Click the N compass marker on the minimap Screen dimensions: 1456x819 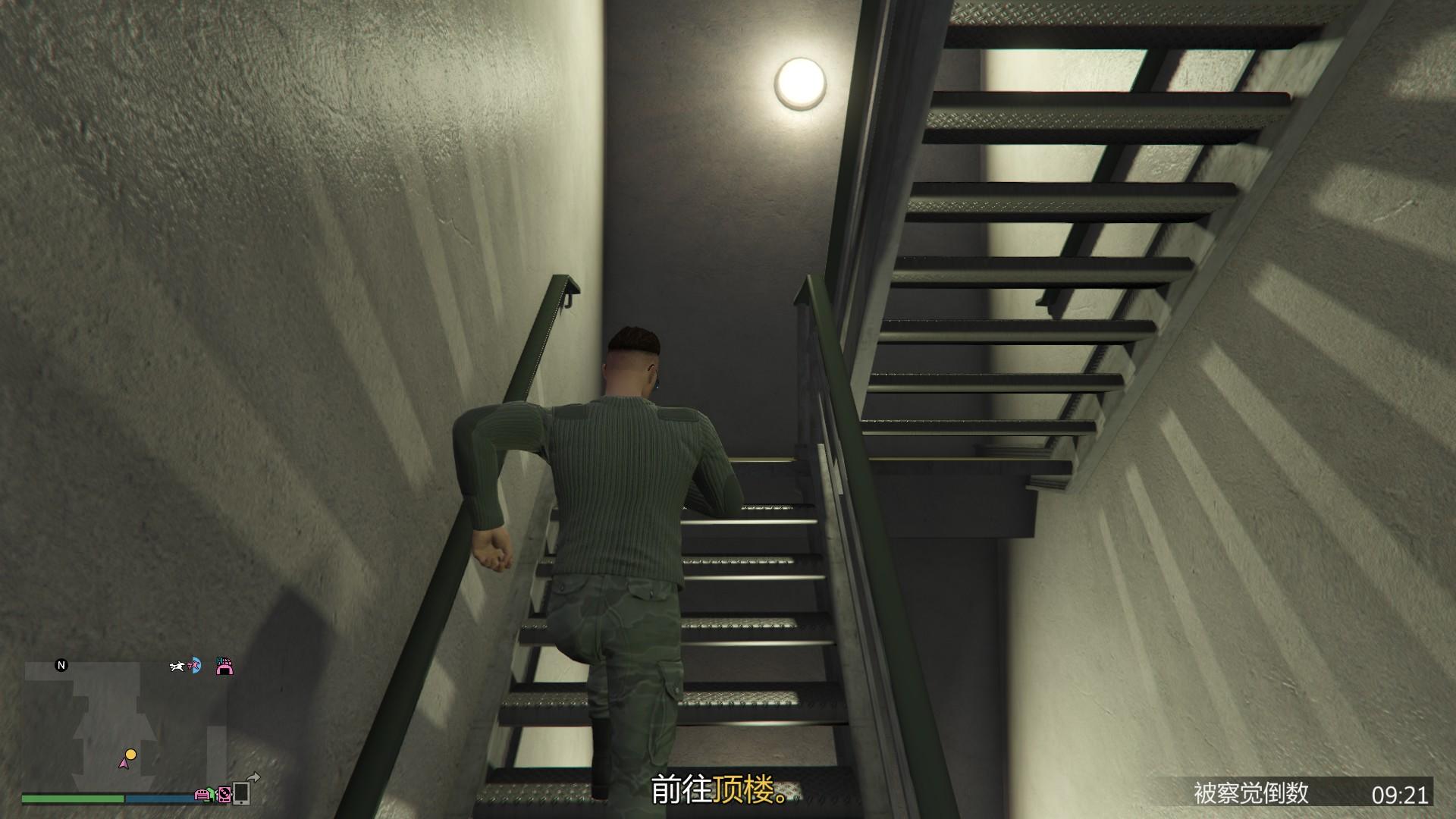61,665
